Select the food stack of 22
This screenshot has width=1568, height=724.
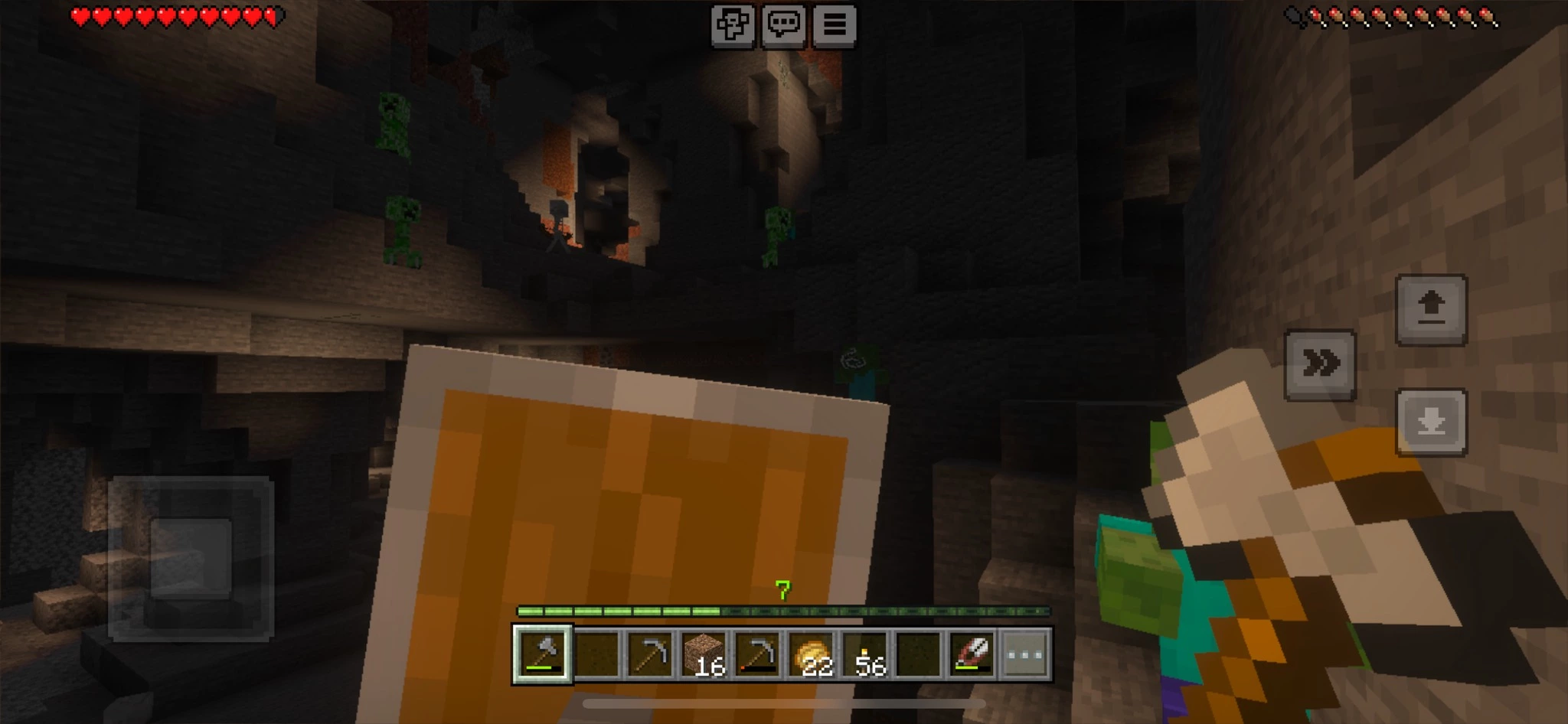pyautogui.click(x=812, y=654)
